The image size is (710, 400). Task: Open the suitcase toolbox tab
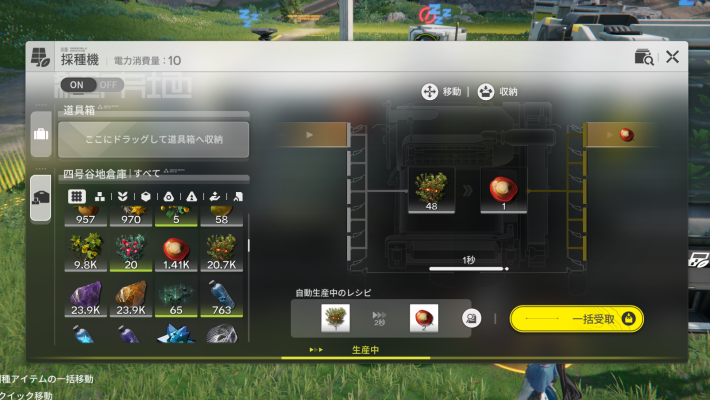[41, 135]
